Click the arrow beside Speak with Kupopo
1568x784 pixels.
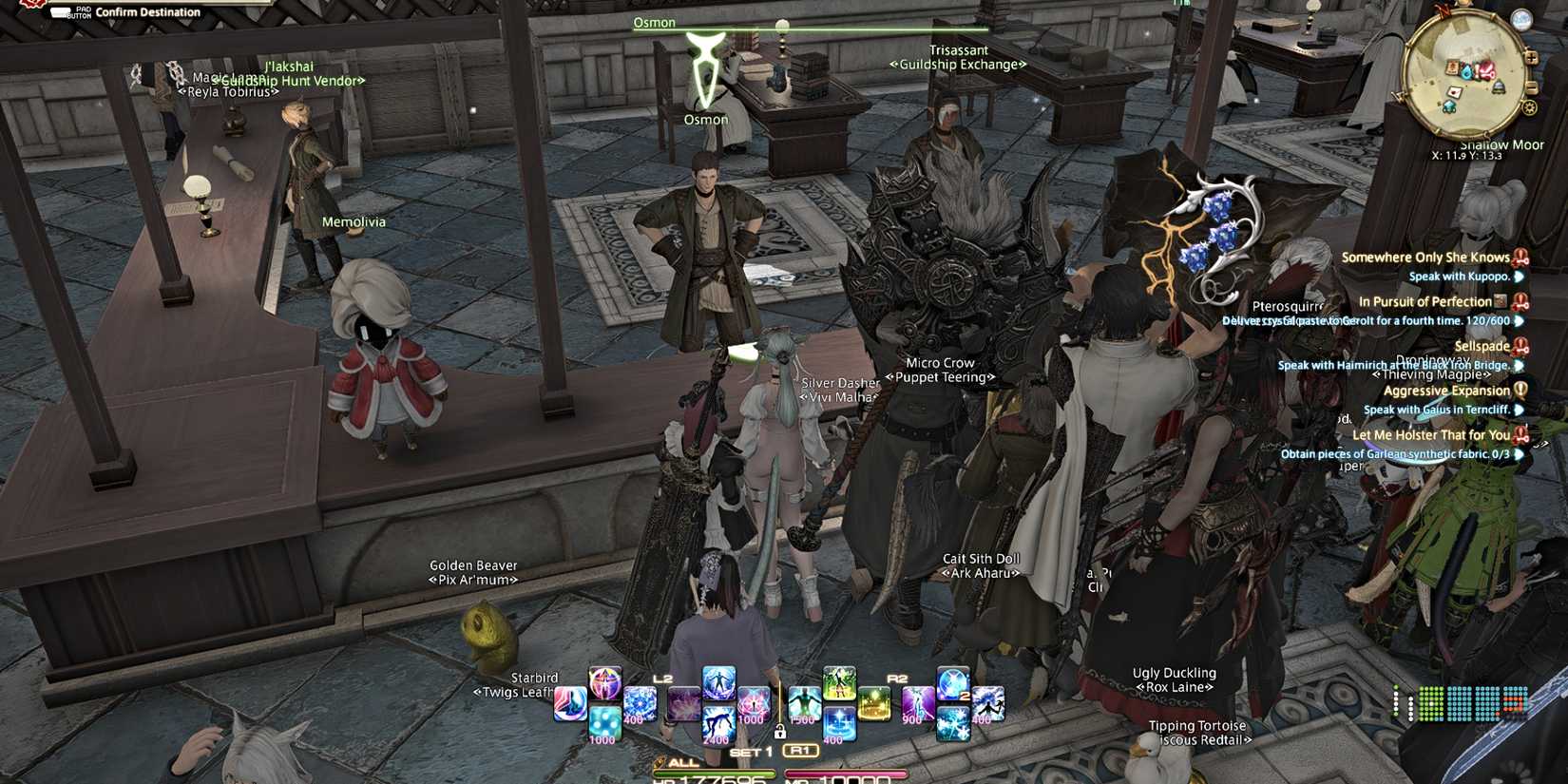point(1519,277)
